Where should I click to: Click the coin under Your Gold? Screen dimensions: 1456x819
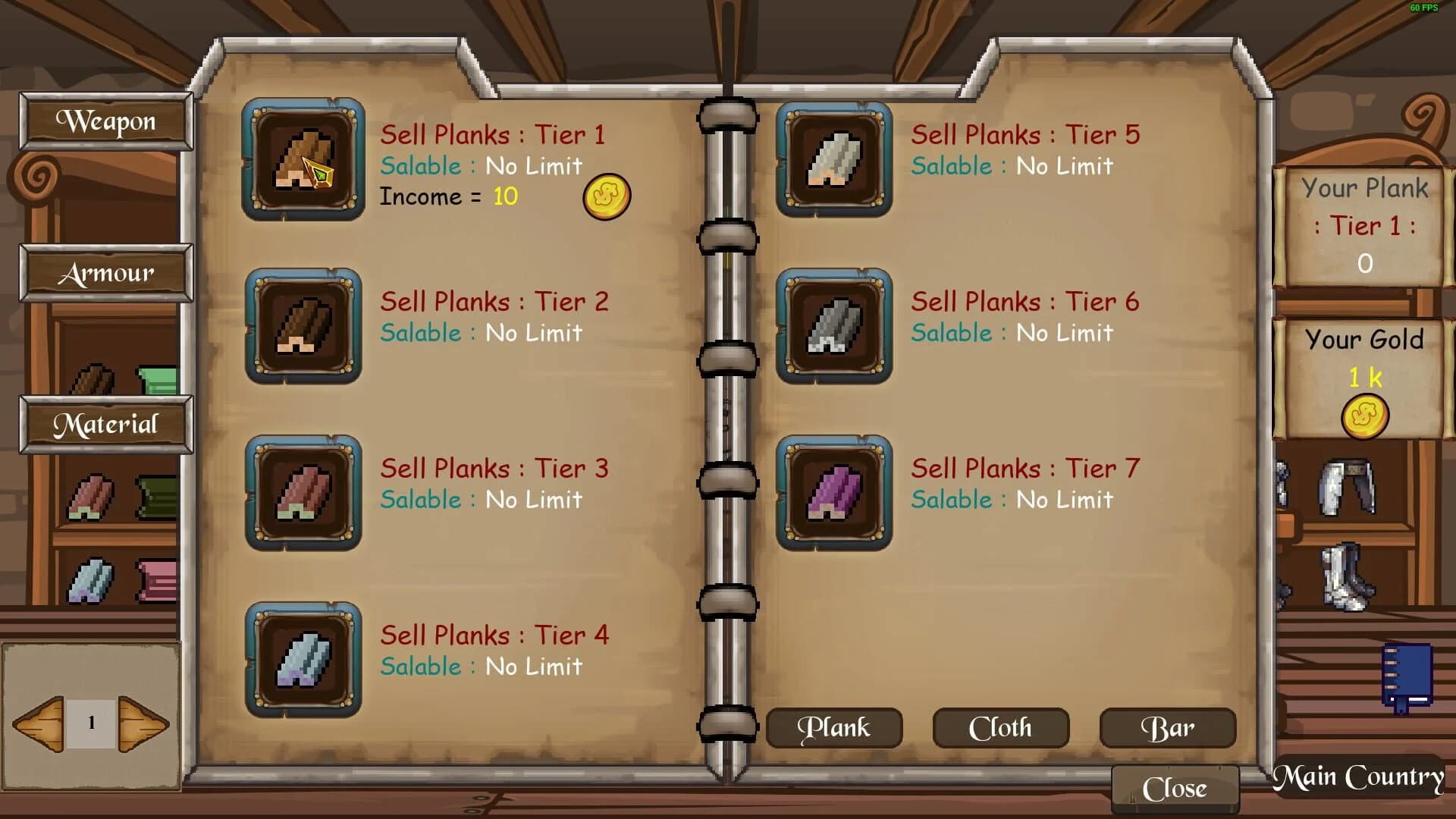[x=1366, y=413]
